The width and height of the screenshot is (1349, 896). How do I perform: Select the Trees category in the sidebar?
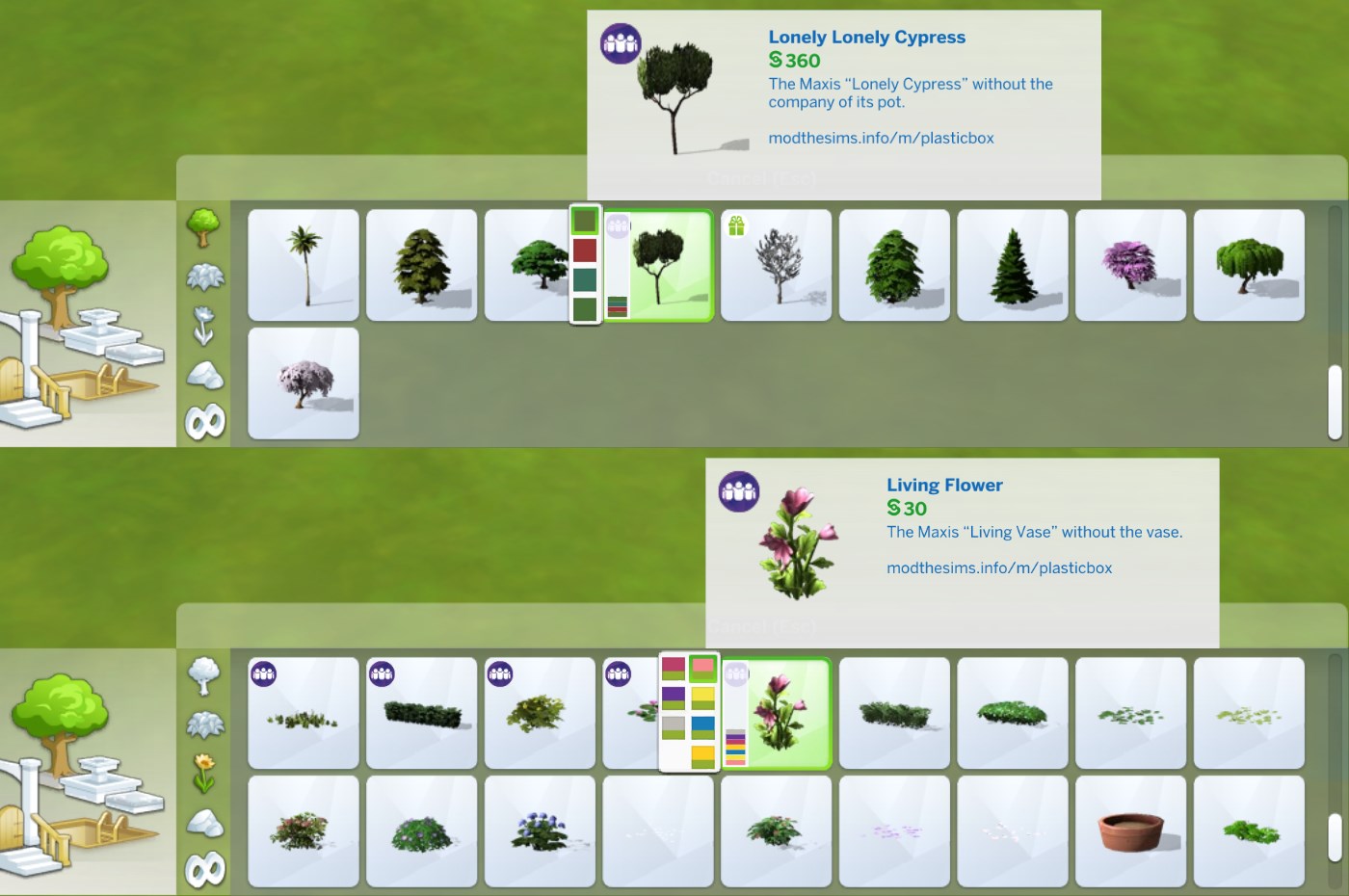tap(204, 228)
